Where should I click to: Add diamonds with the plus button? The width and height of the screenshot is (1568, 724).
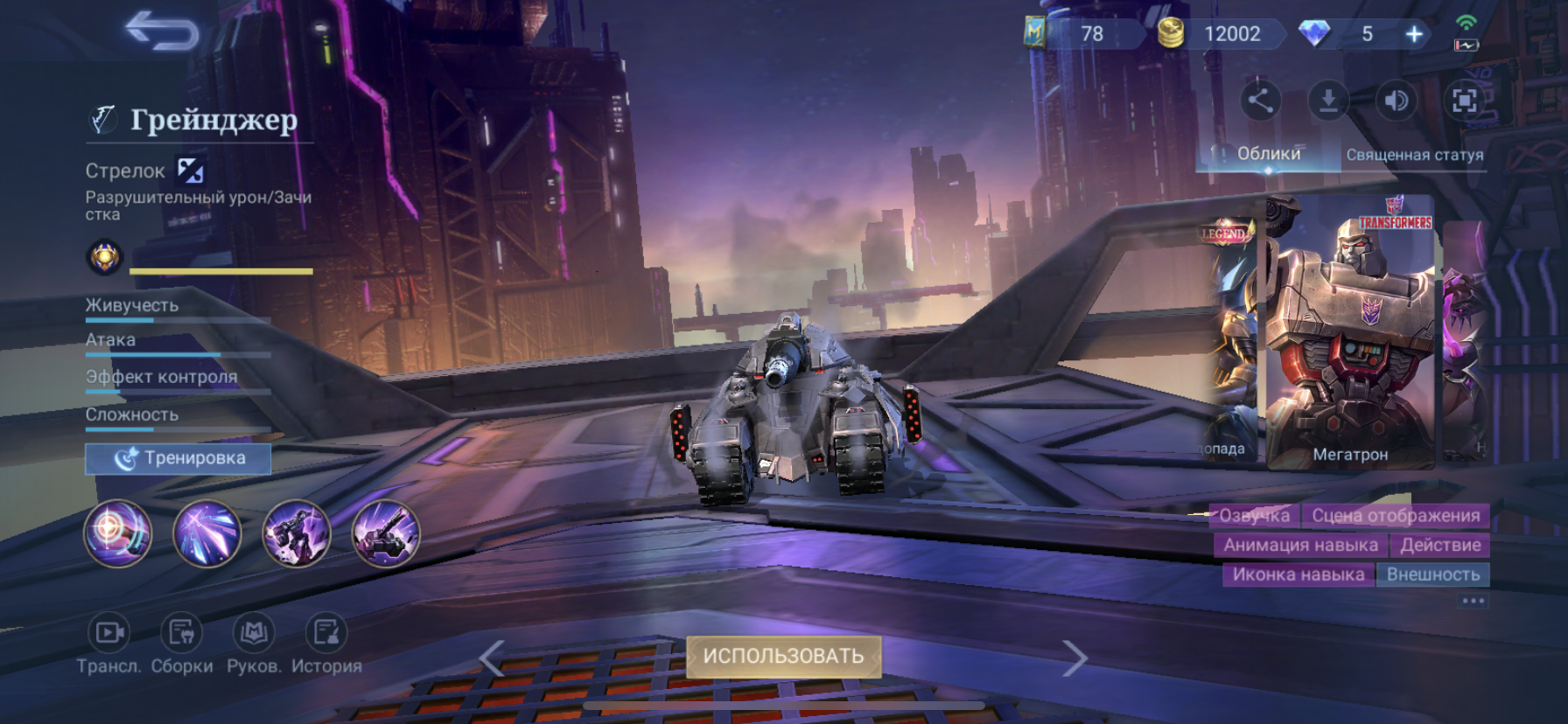pos(1414,34)
